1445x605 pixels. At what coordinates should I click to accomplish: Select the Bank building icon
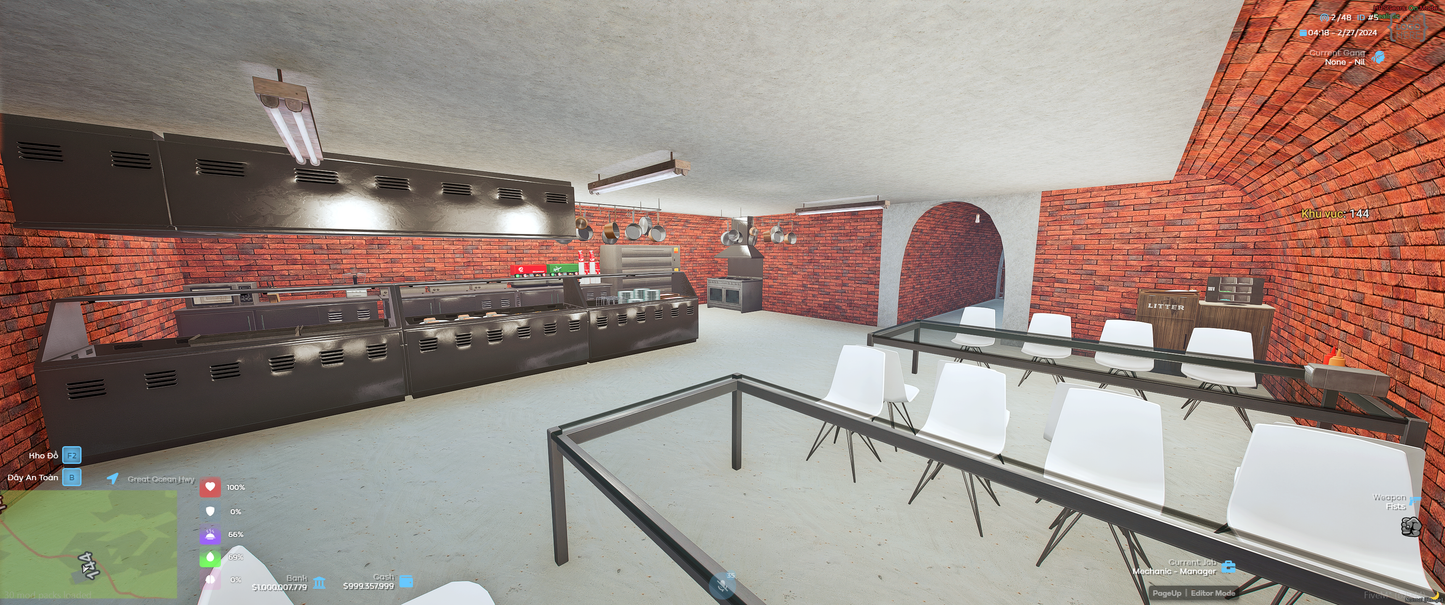click(319, 582)
